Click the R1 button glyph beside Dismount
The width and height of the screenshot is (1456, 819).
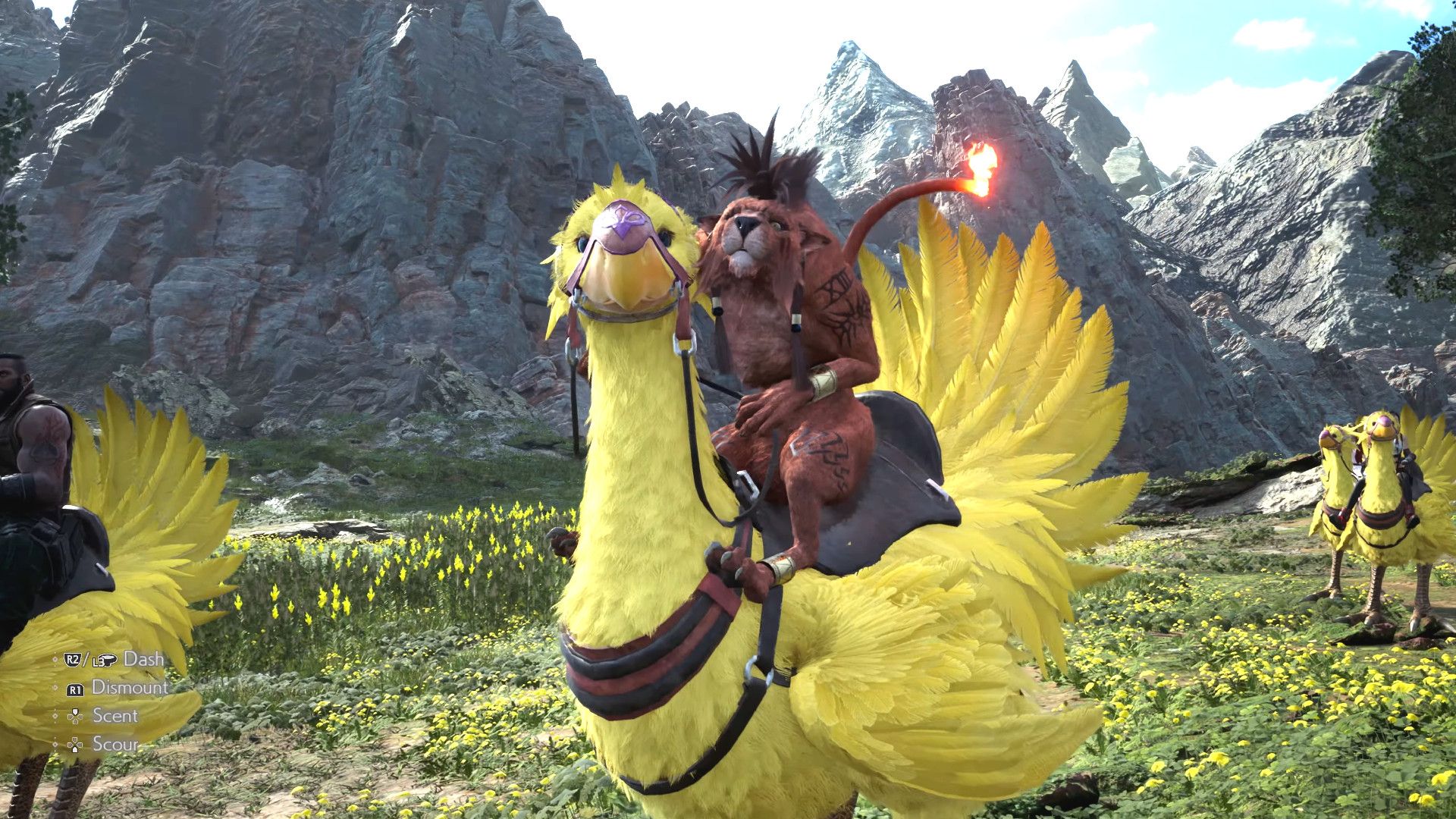tap(77, 689)
